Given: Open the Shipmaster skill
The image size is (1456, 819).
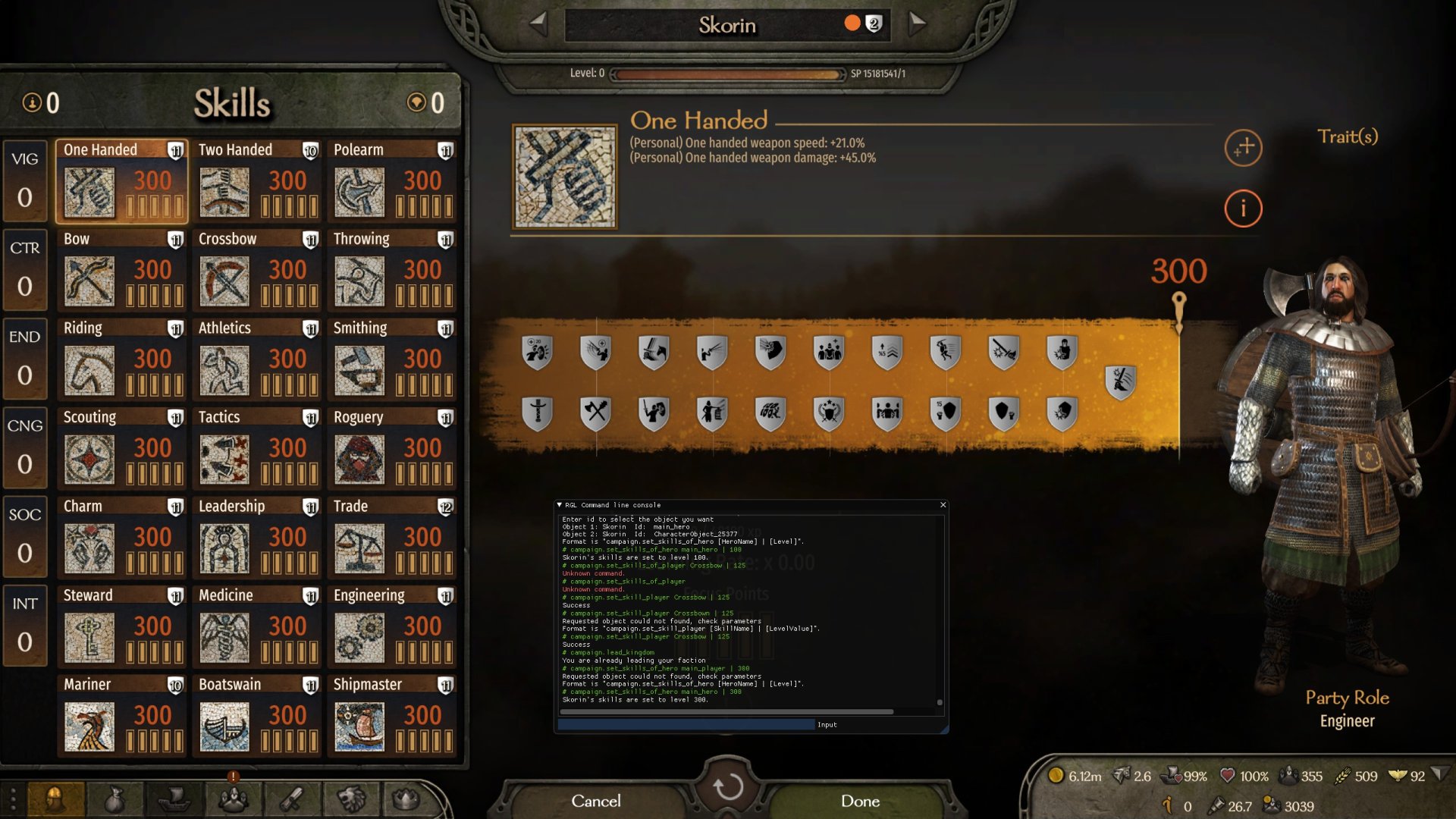Looking at the screenshot, I should (392, 716).
